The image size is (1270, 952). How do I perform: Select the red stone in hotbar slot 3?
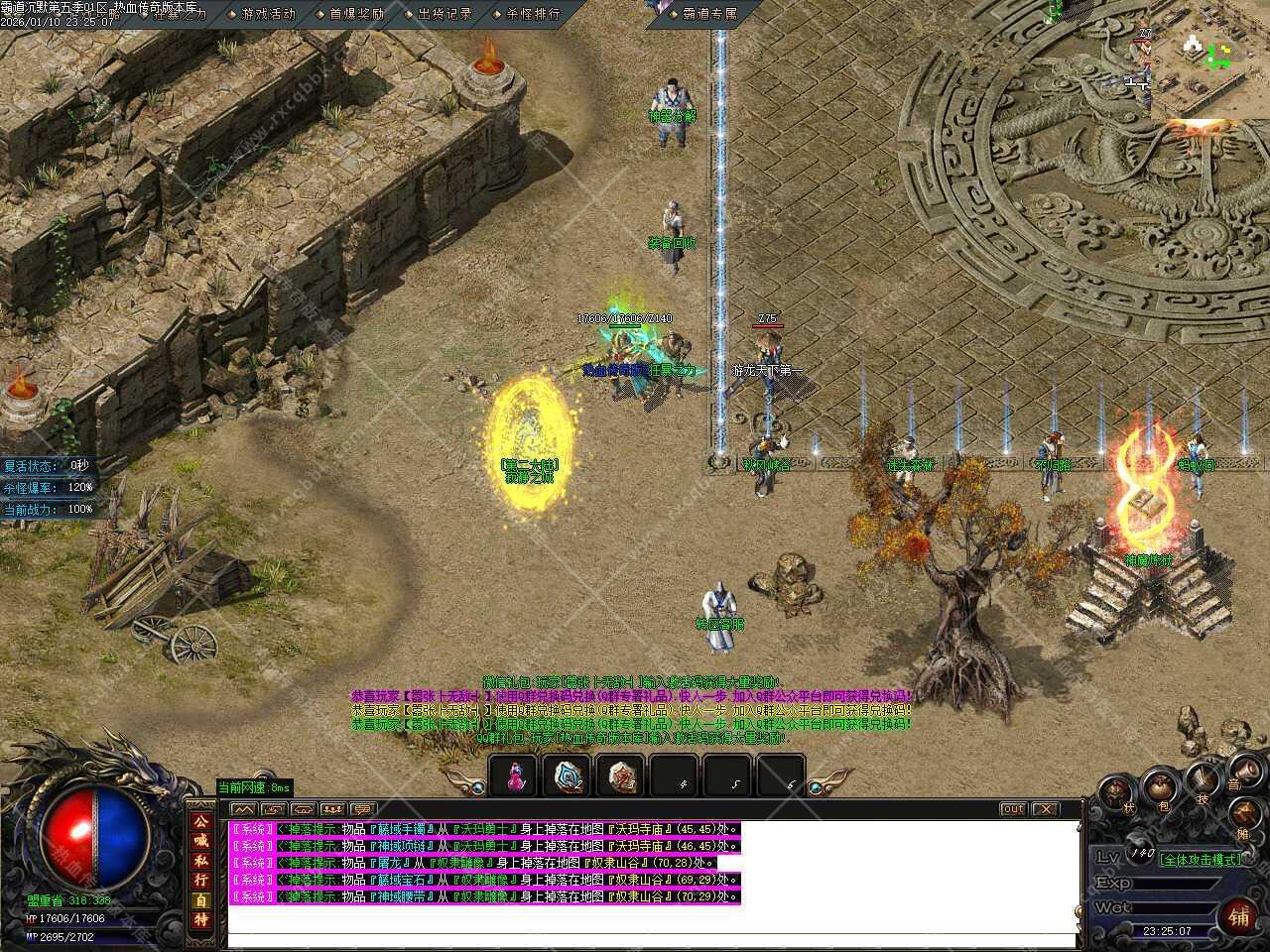622,775
